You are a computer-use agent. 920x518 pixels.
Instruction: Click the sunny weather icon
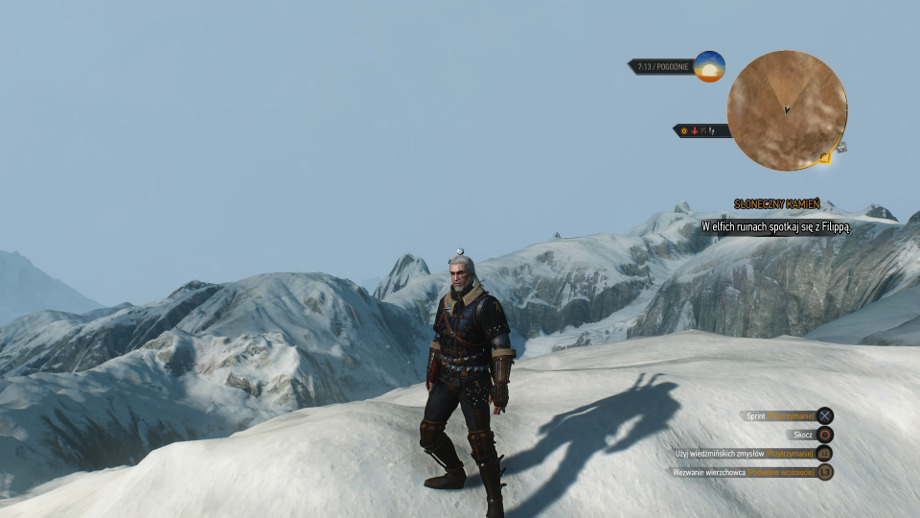coord(709,66)
